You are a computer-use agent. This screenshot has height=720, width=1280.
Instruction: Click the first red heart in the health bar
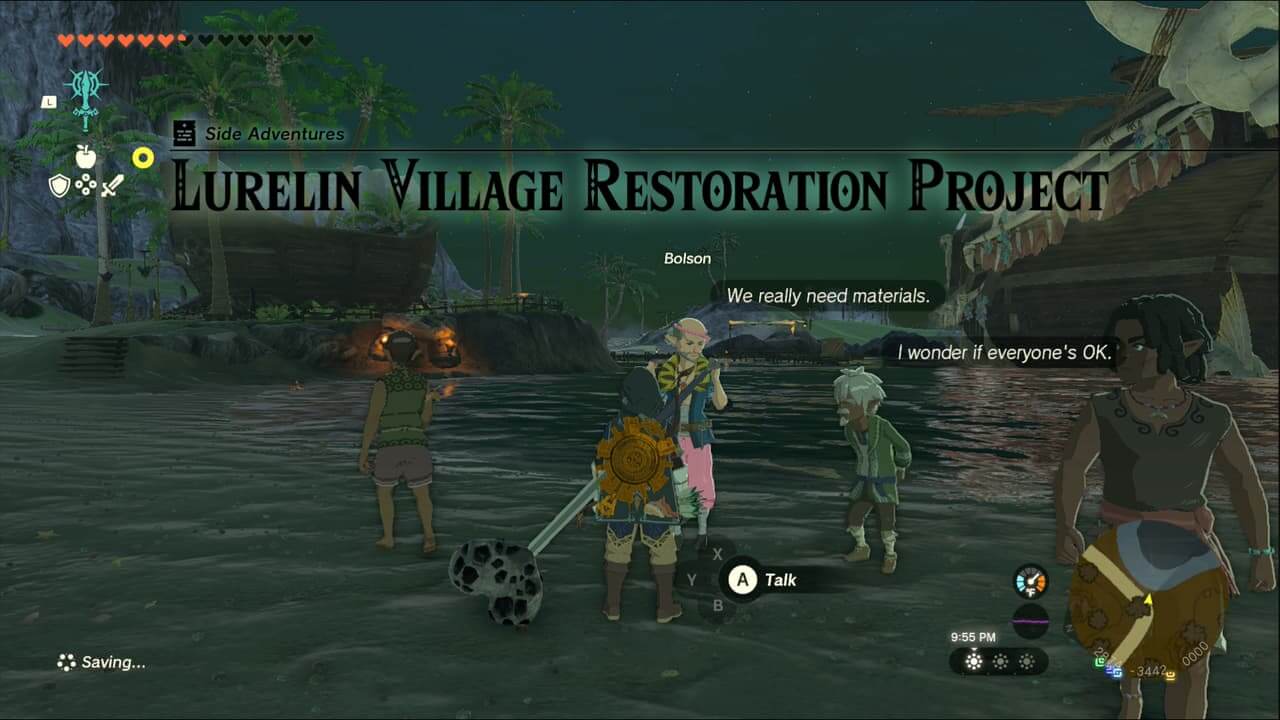[66, 41]
